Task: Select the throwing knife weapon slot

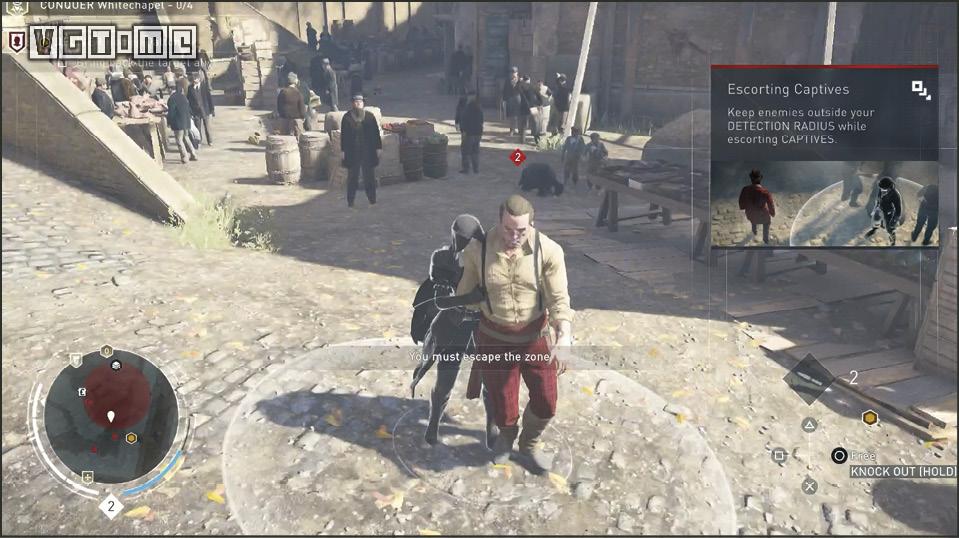Action: click(x=809, y=377)
